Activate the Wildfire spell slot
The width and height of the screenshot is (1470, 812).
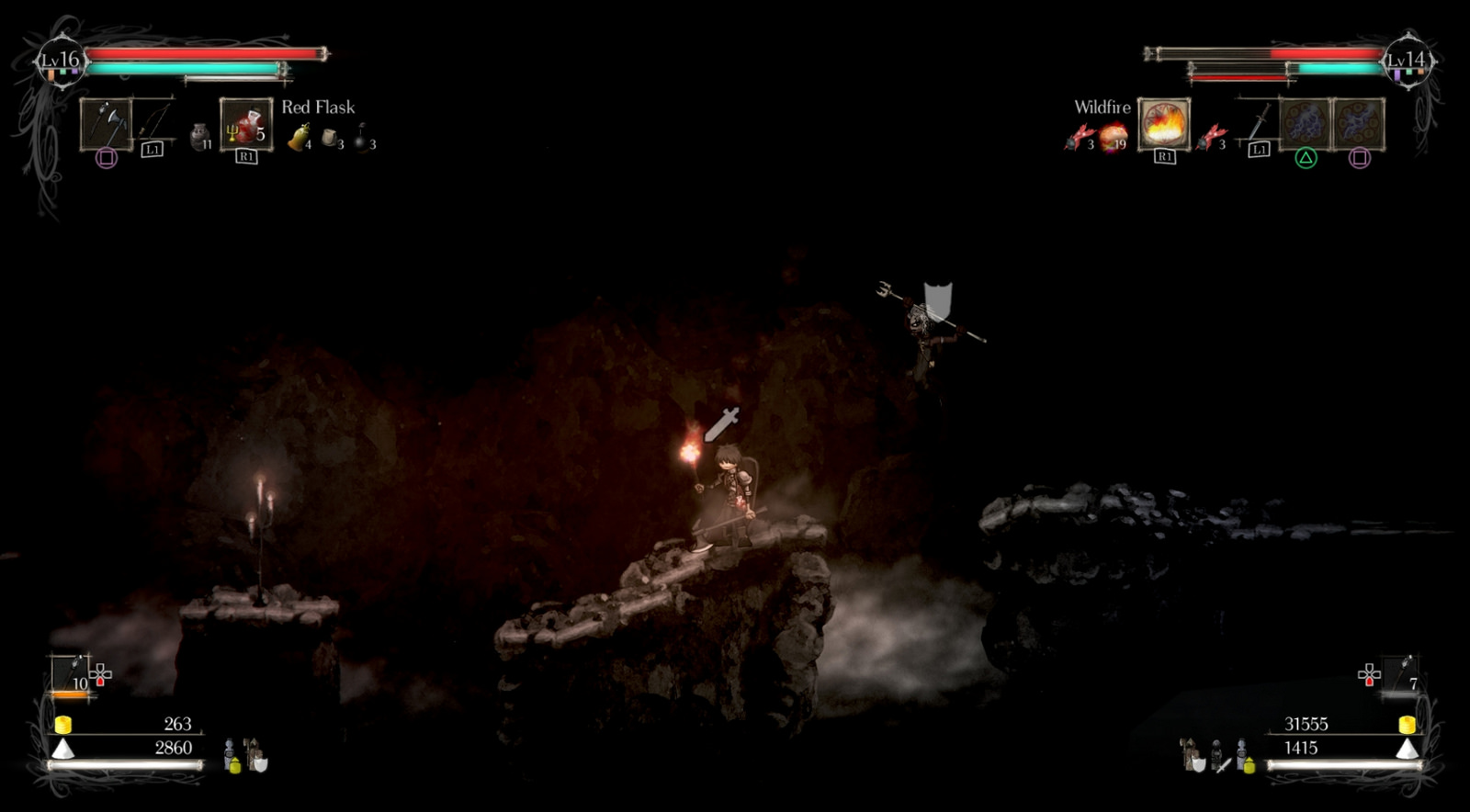point(1164,123)
